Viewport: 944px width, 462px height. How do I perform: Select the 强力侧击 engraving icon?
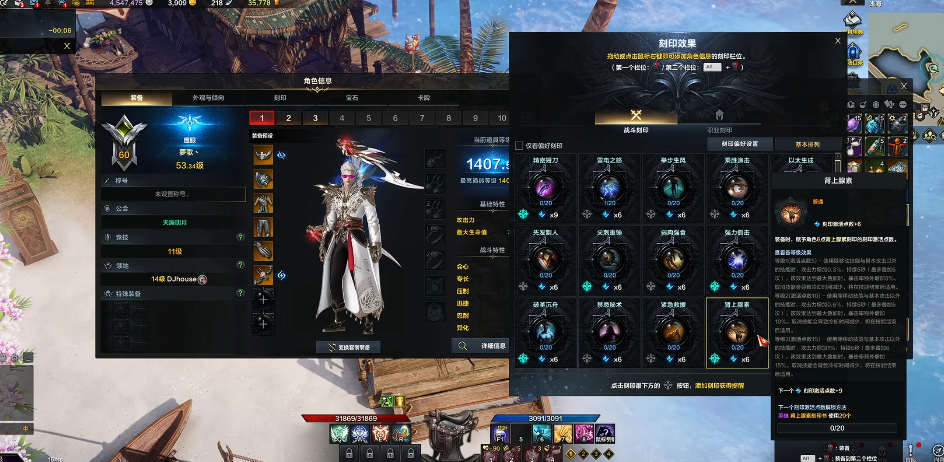coord(737,259)
